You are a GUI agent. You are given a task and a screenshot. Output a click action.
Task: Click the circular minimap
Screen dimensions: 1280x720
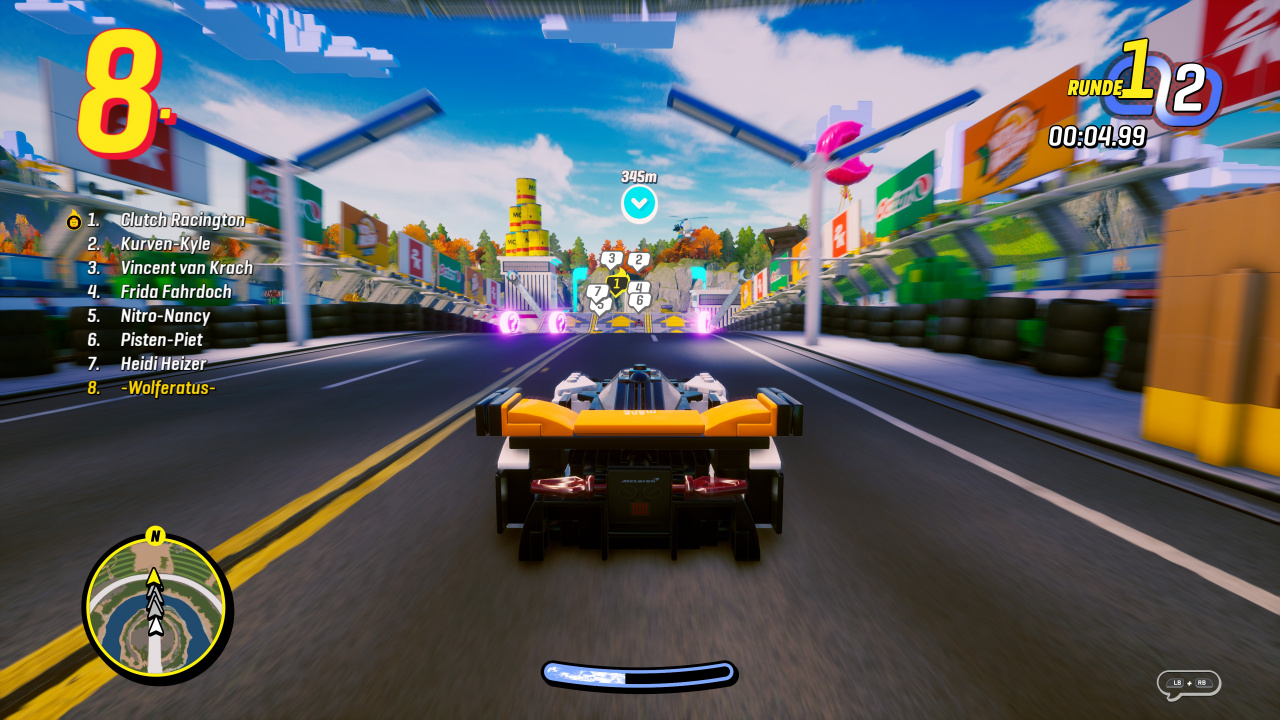(157, 607)
